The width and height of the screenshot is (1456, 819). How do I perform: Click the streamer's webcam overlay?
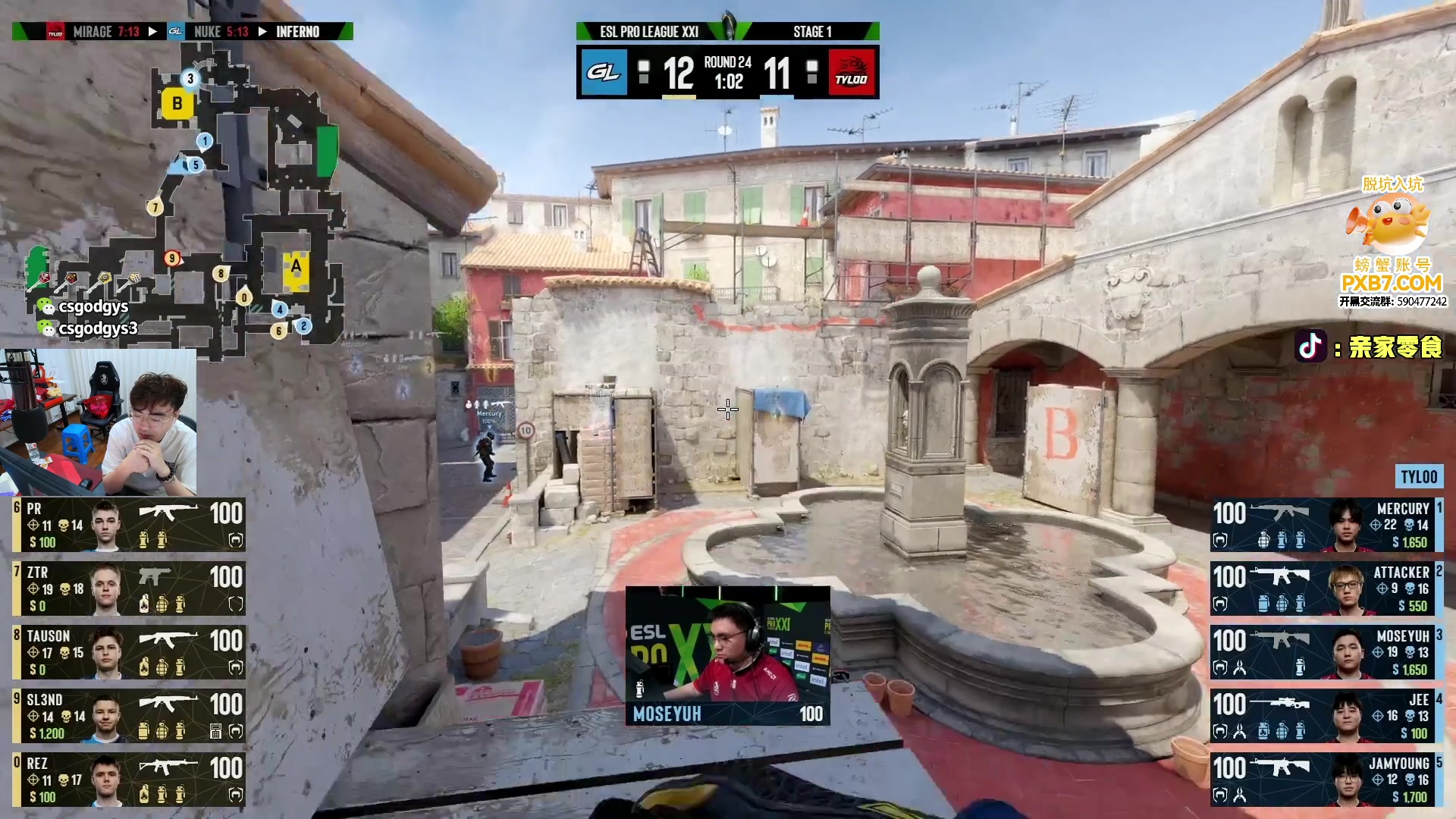coord(99,422)
